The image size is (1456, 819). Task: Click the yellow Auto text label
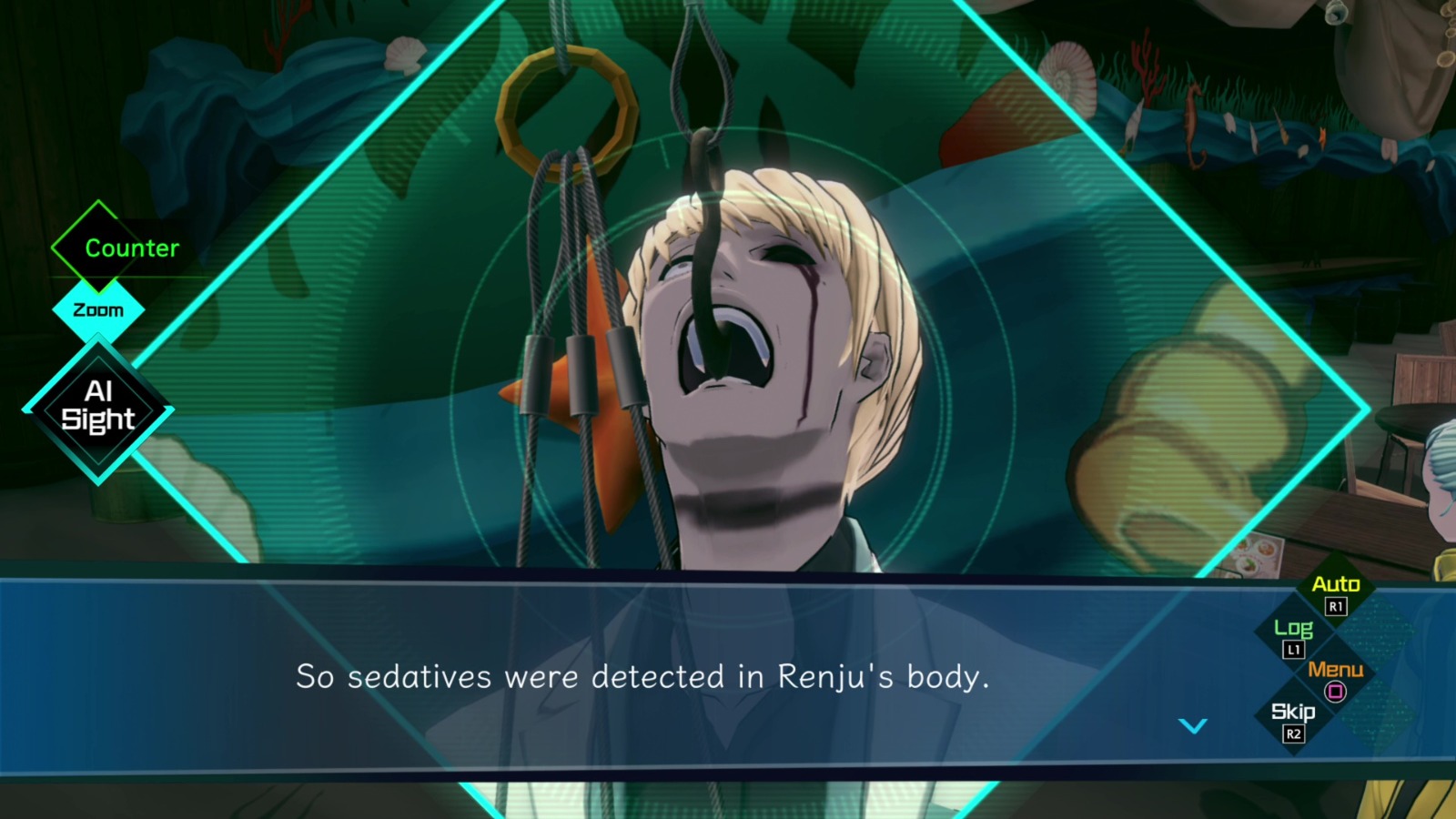tap(1336, 585)
